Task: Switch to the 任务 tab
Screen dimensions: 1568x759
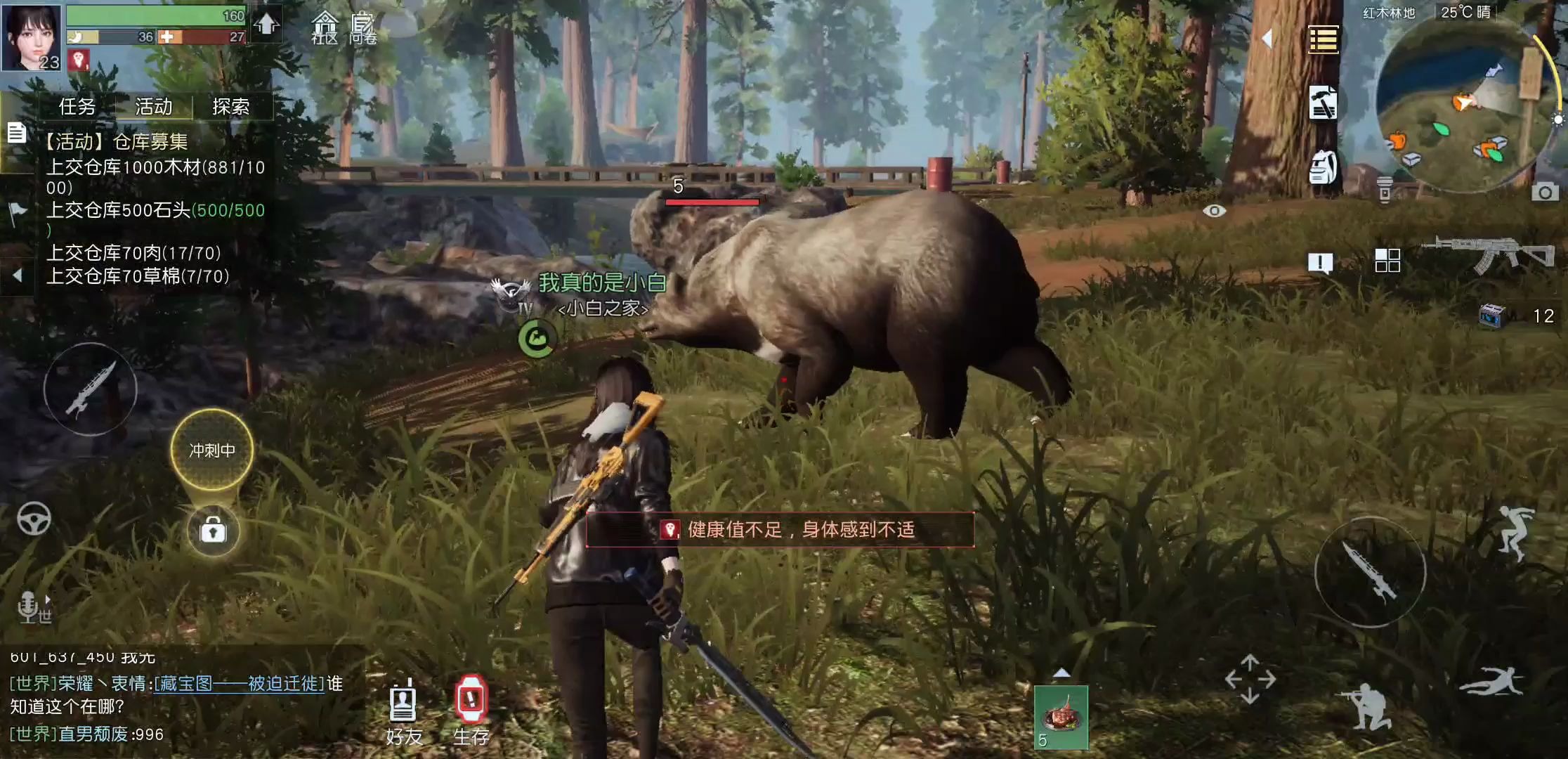Action: pos(77,107)
